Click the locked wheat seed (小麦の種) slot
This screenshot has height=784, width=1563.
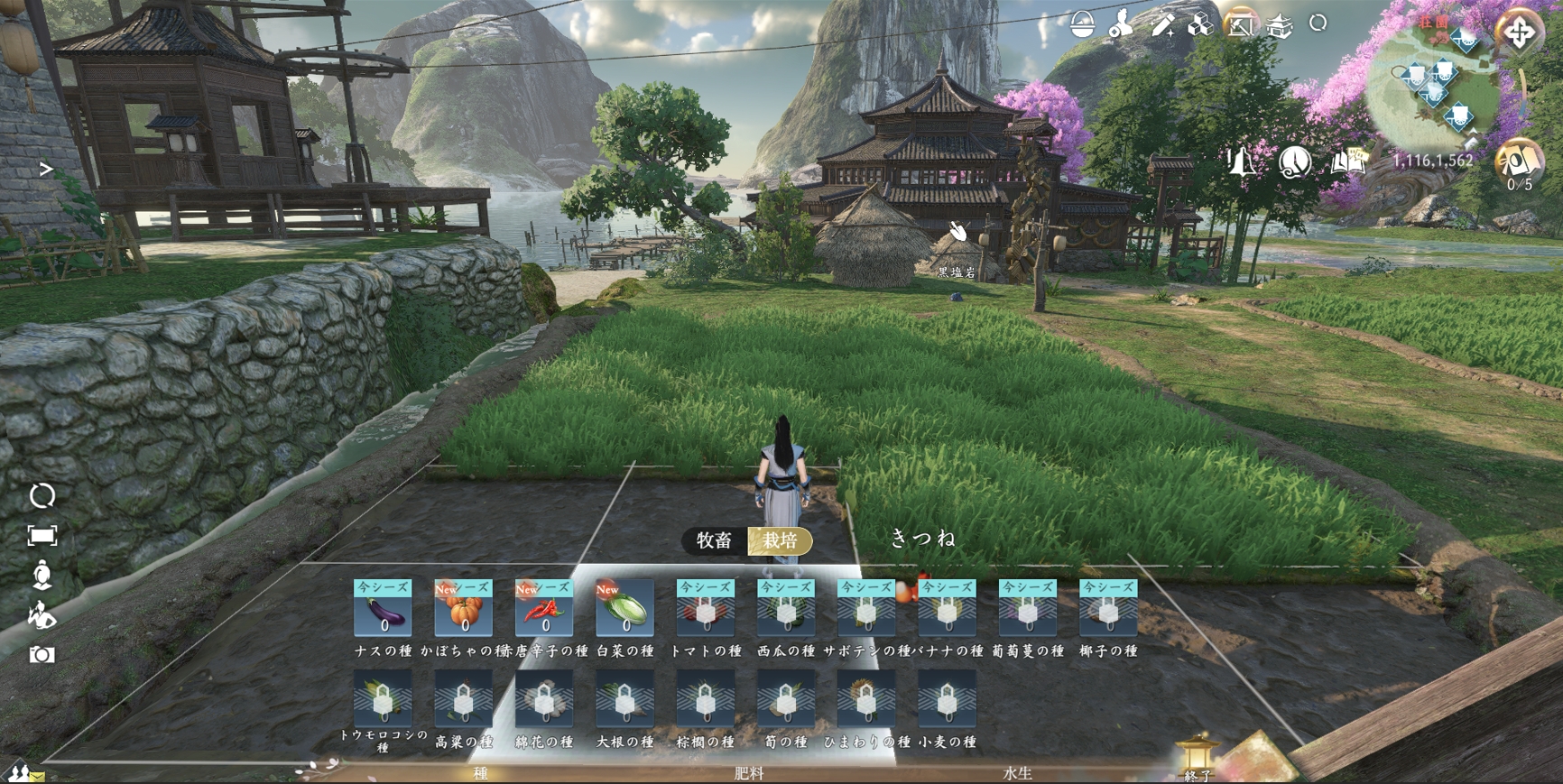(x=947, y=699)
